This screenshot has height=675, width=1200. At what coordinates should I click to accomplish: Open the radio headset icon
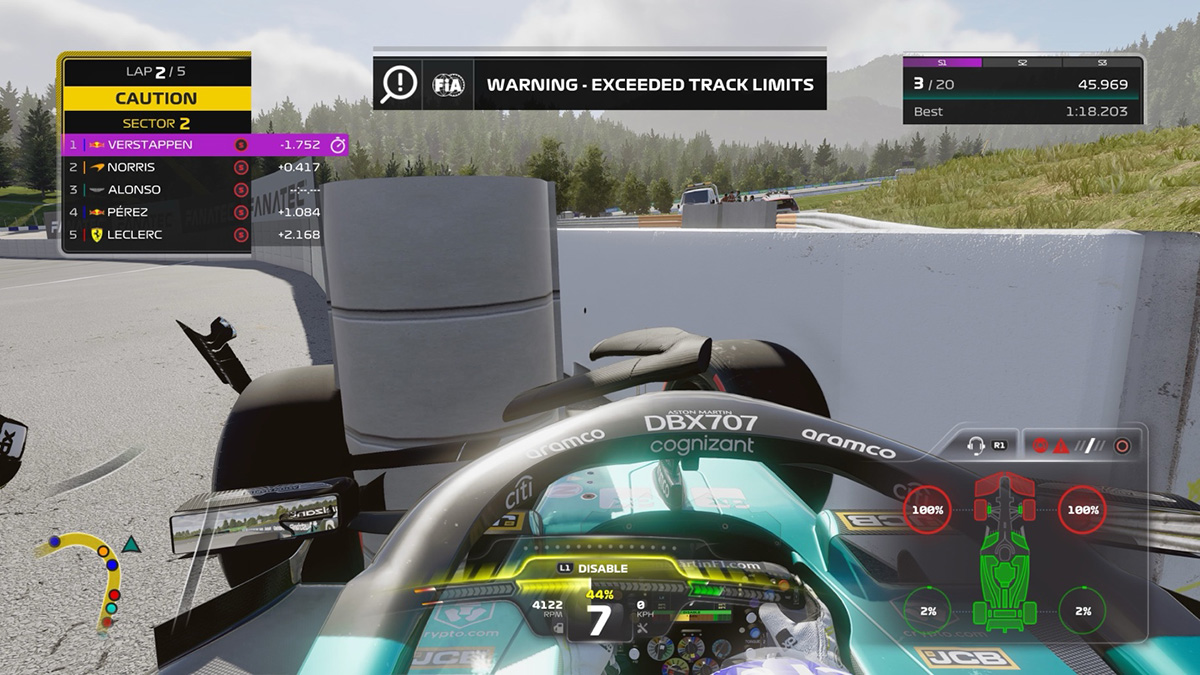pyautogui.click(x=986, y=446)
